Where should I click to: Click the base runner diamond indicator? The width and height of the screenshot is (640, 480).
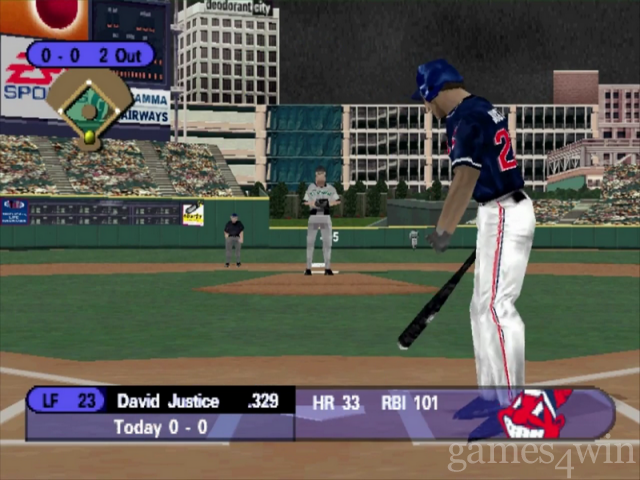[x=89, y=107]
